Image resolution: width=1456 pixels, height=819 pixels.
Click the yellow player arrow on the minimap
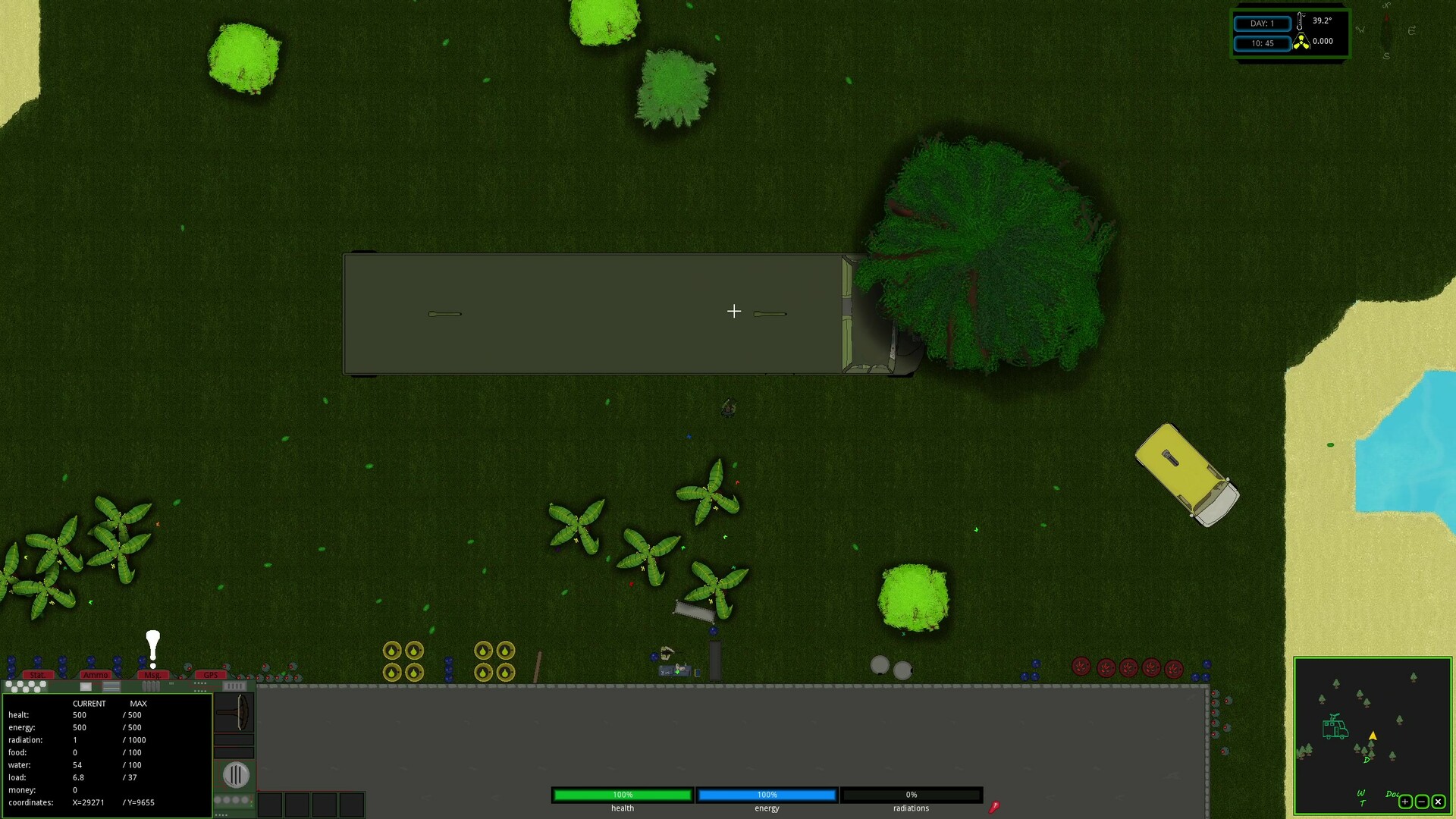click(1373, 736)
